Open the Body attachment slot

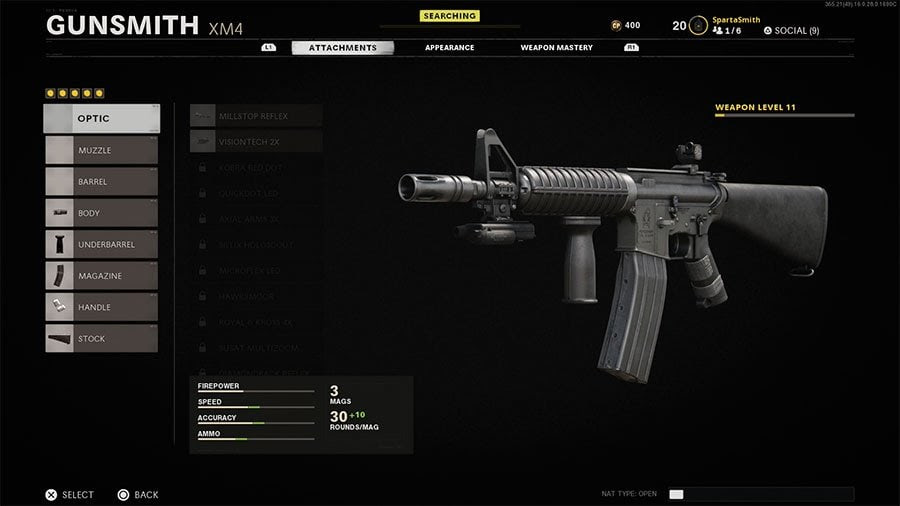click(101, 213)
